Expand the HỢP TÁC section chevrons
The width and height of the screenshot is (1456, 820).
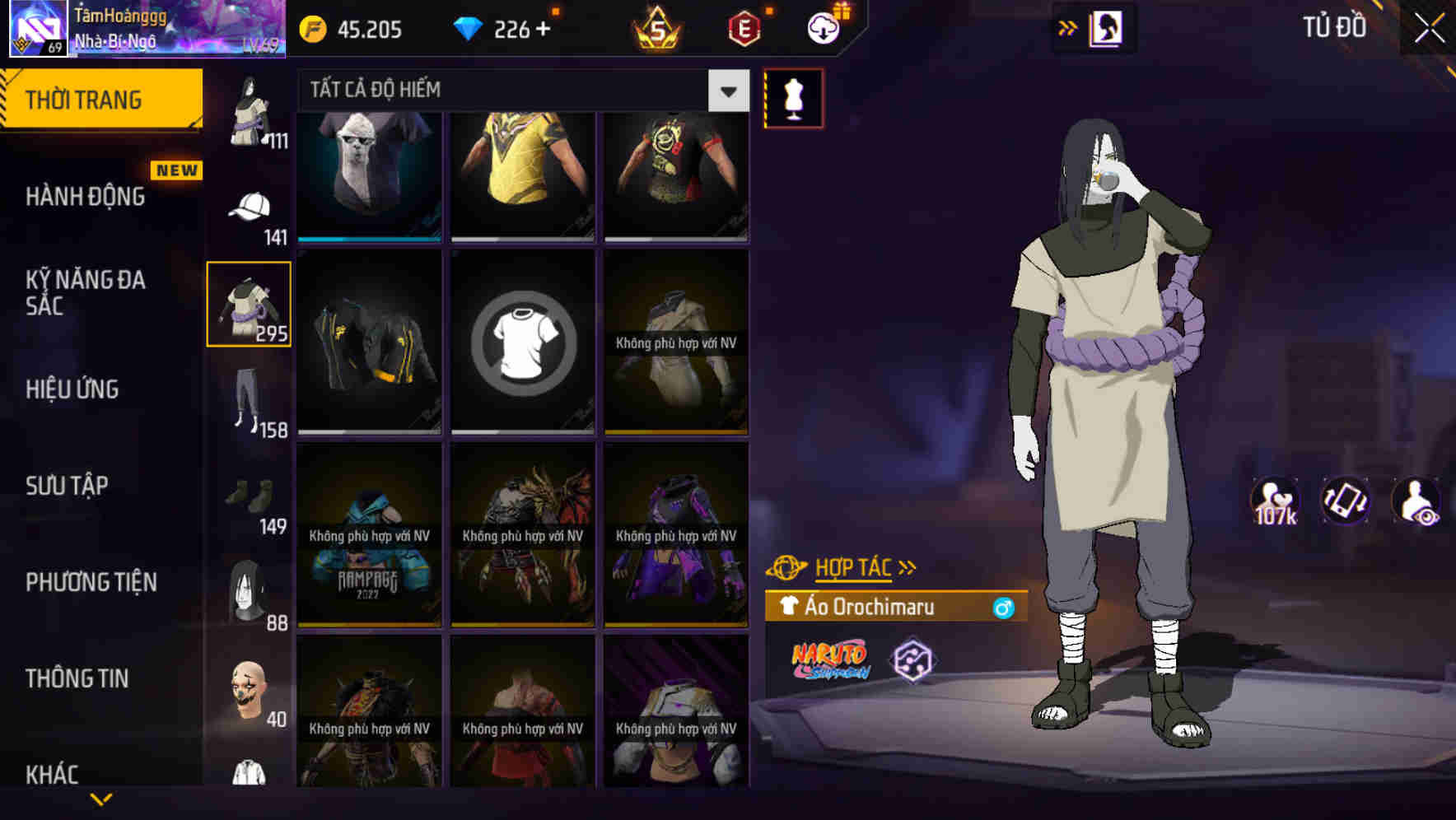point(907,566)
